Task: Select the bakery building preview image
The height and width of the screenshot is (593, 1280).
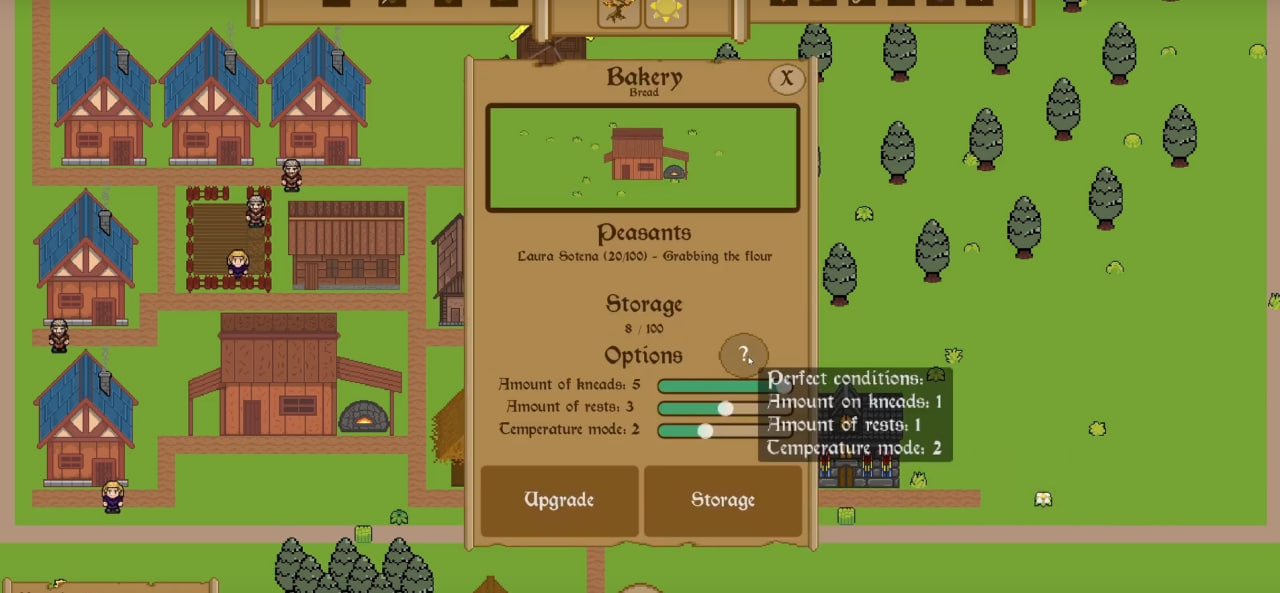Action: (643, 158)
